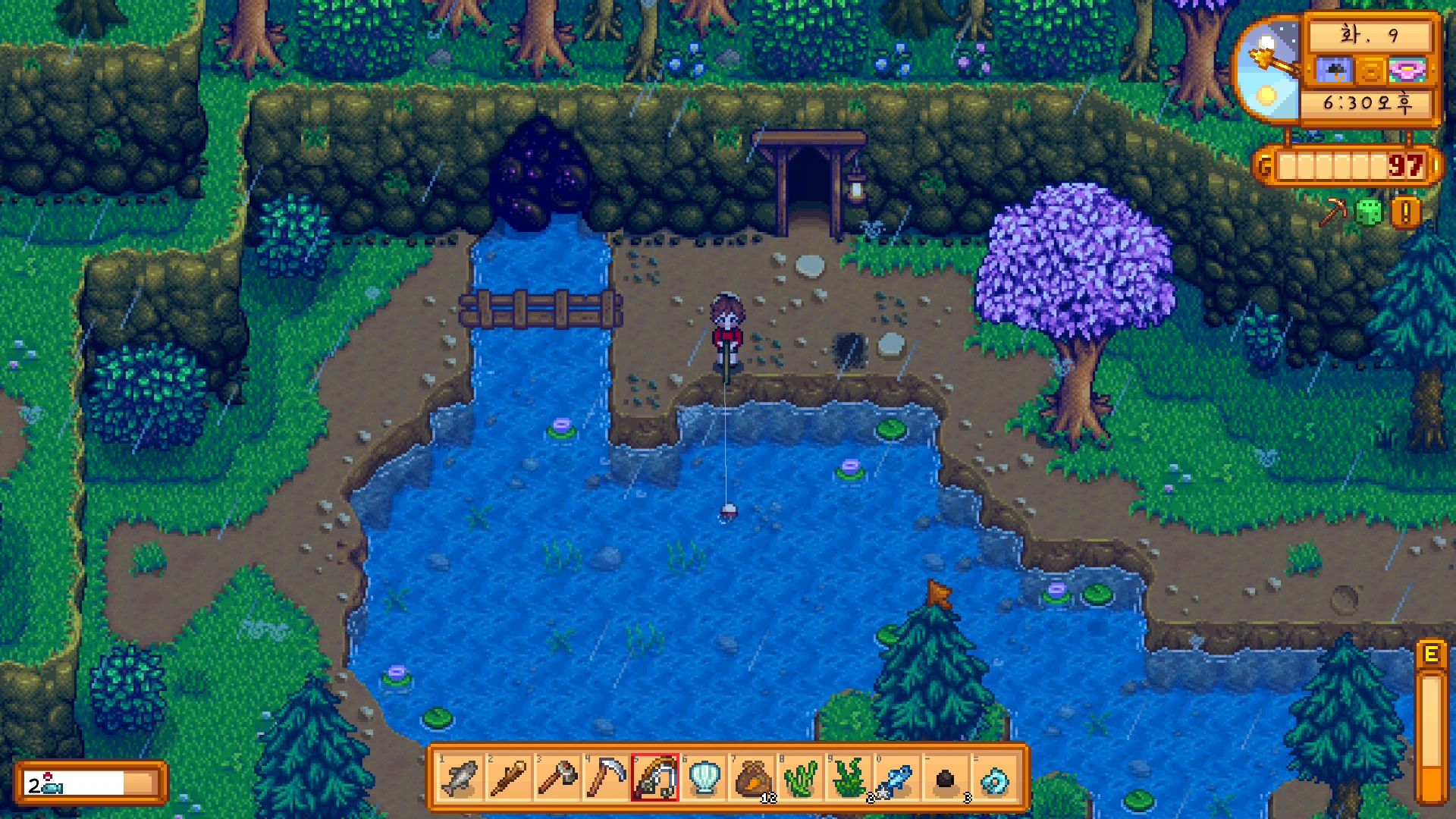Click the pickaxe buff icon
The width and height of the screenshot is (1456, 819).
1332,212
